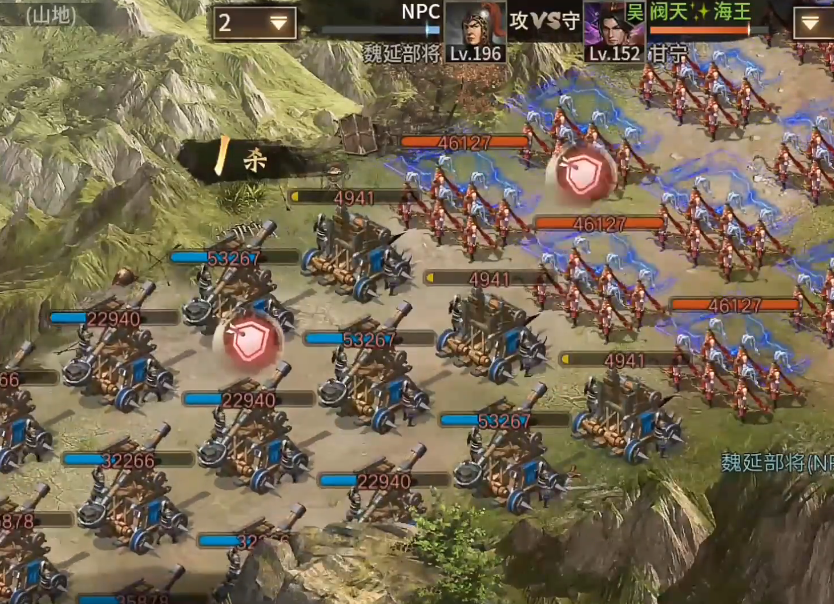Select defender Gan Ning's portrait Lv.152
This screenshot has height=604, width=834.
tap(611, 28)
